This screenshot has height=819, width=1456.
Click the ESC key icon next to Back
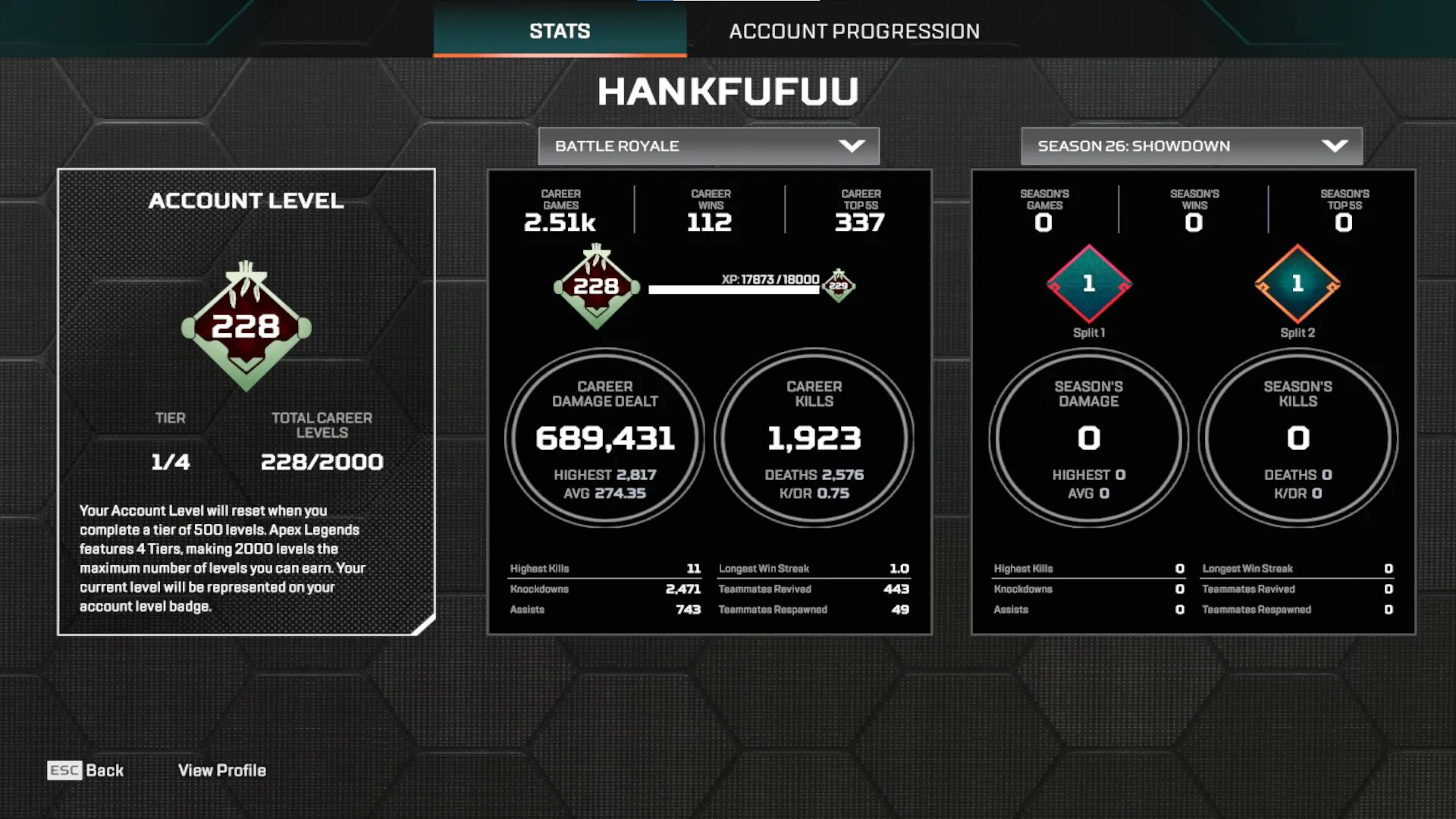coord(64,770)
